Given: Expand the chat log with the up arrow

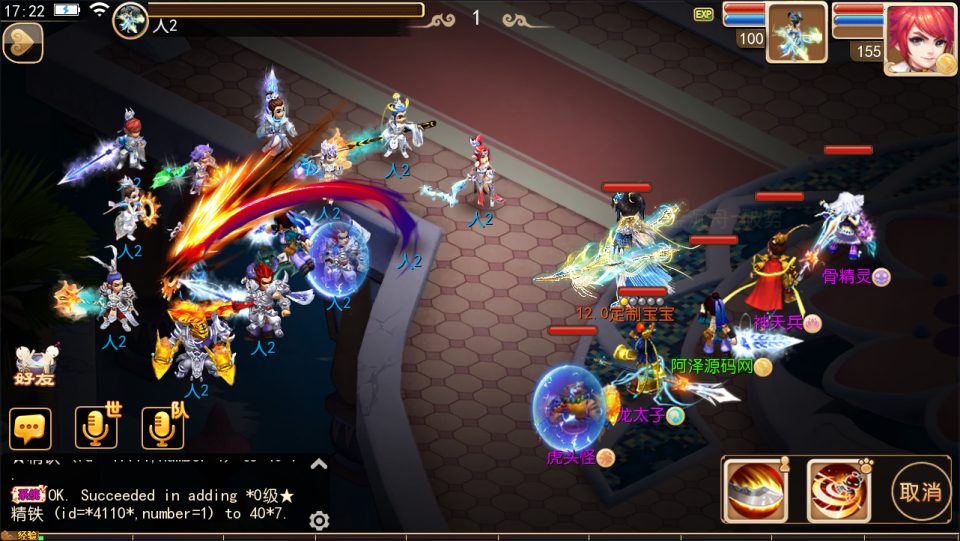Looking at the screenshot, I should [x=319, y=463].
